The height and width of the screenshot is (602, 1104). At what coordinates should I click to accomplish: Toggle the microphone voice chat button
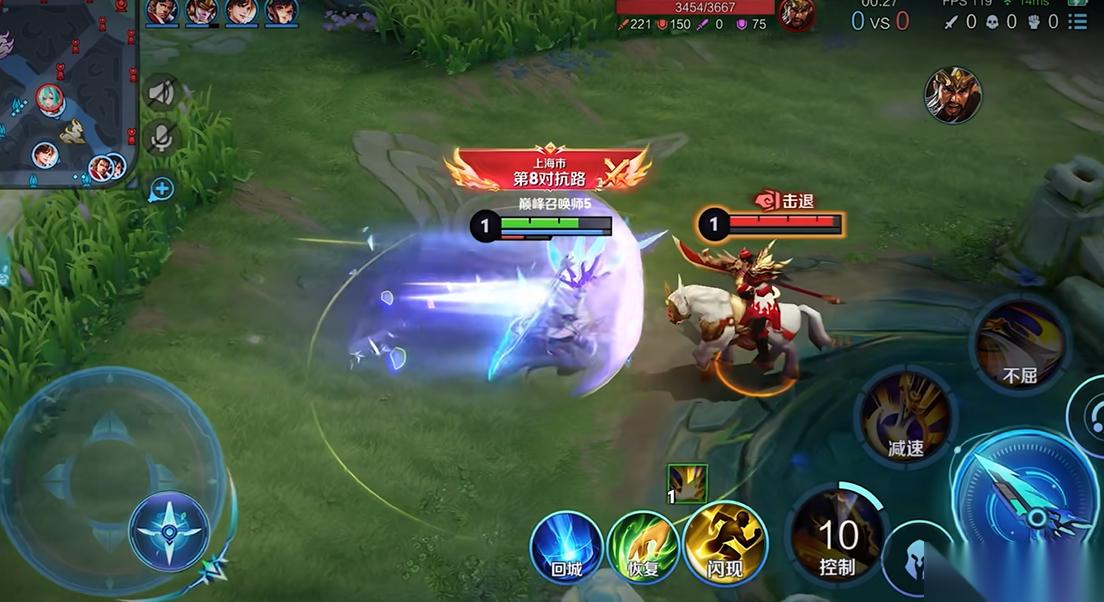point(161,138)
